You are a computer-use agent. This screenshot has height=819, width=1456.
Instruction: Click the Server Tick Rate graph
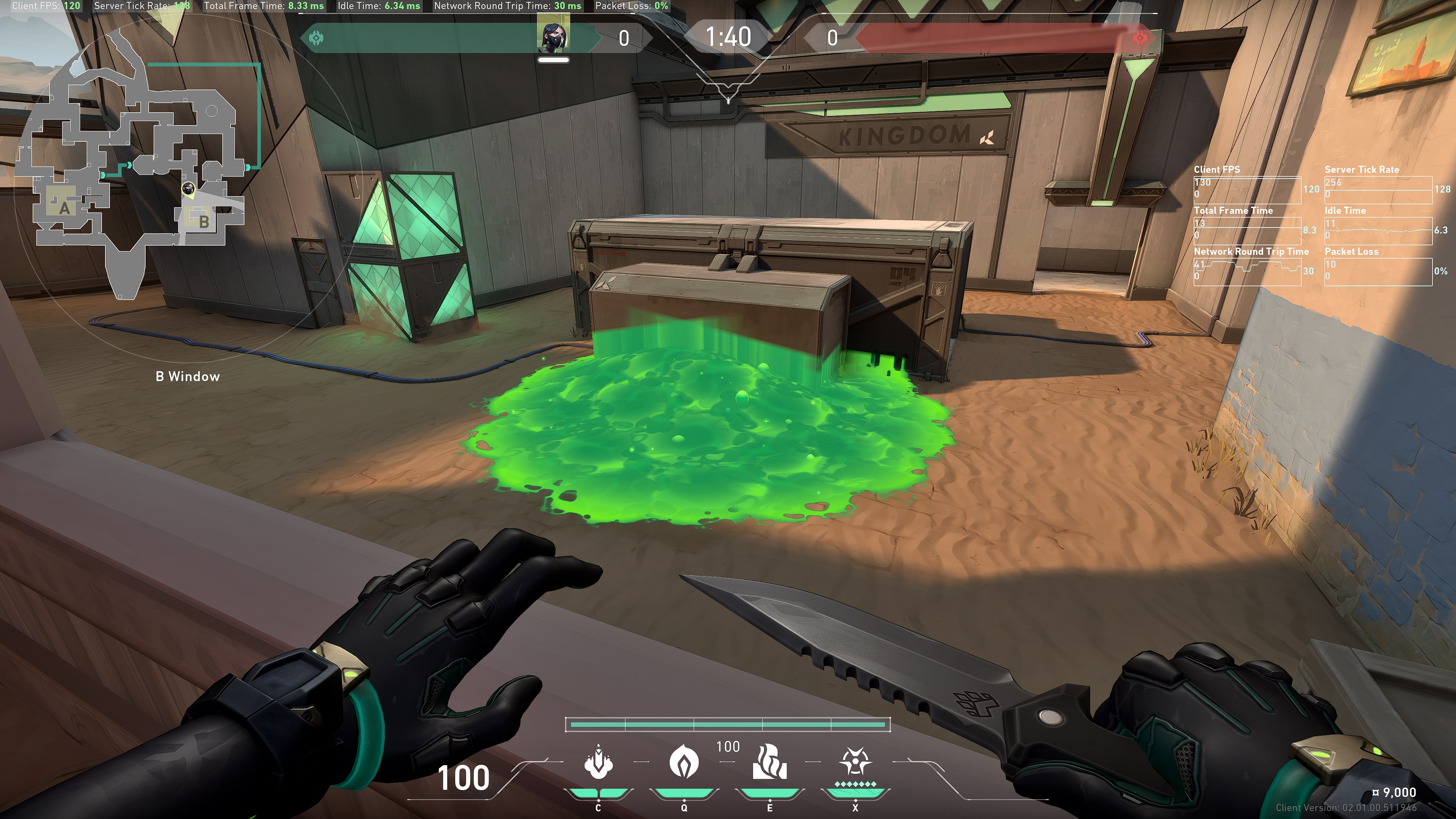coord(1378,190)
